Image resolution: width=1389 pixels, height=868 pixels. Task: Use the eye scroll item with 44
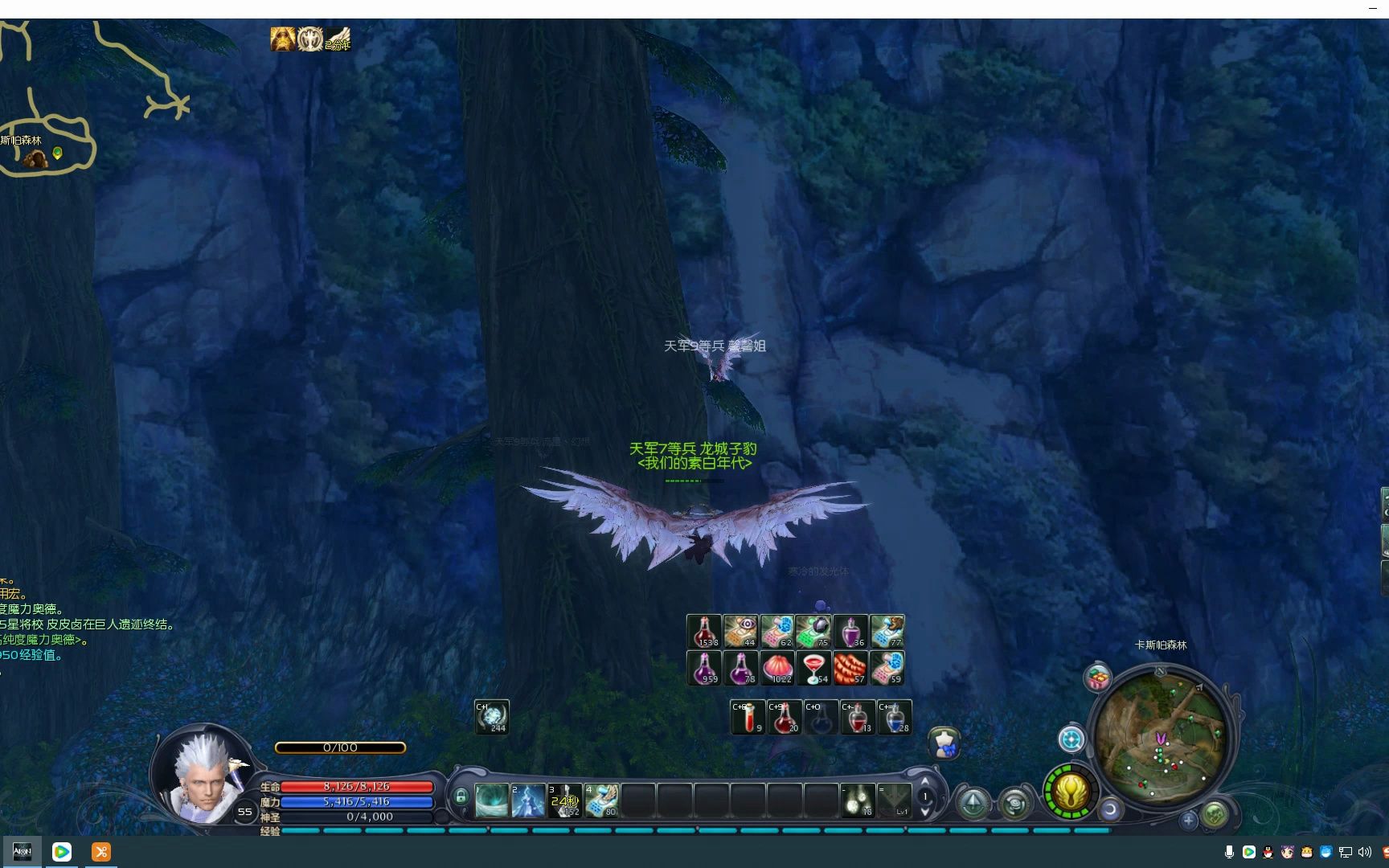pyautogui.click(x=740, y=632)
